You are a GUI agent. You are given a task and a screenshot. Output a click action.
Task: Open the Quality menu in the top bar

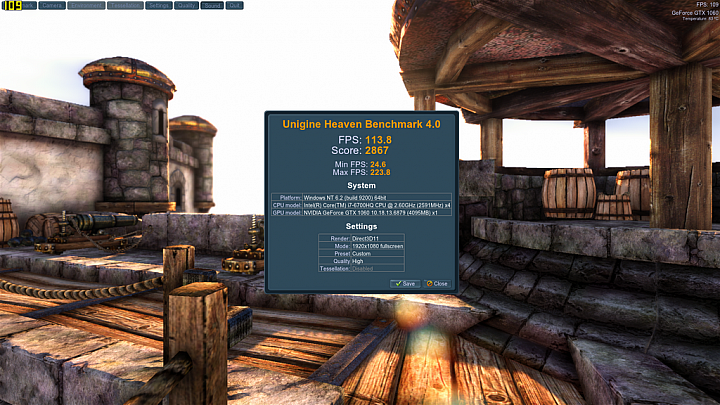click(186, 5)
